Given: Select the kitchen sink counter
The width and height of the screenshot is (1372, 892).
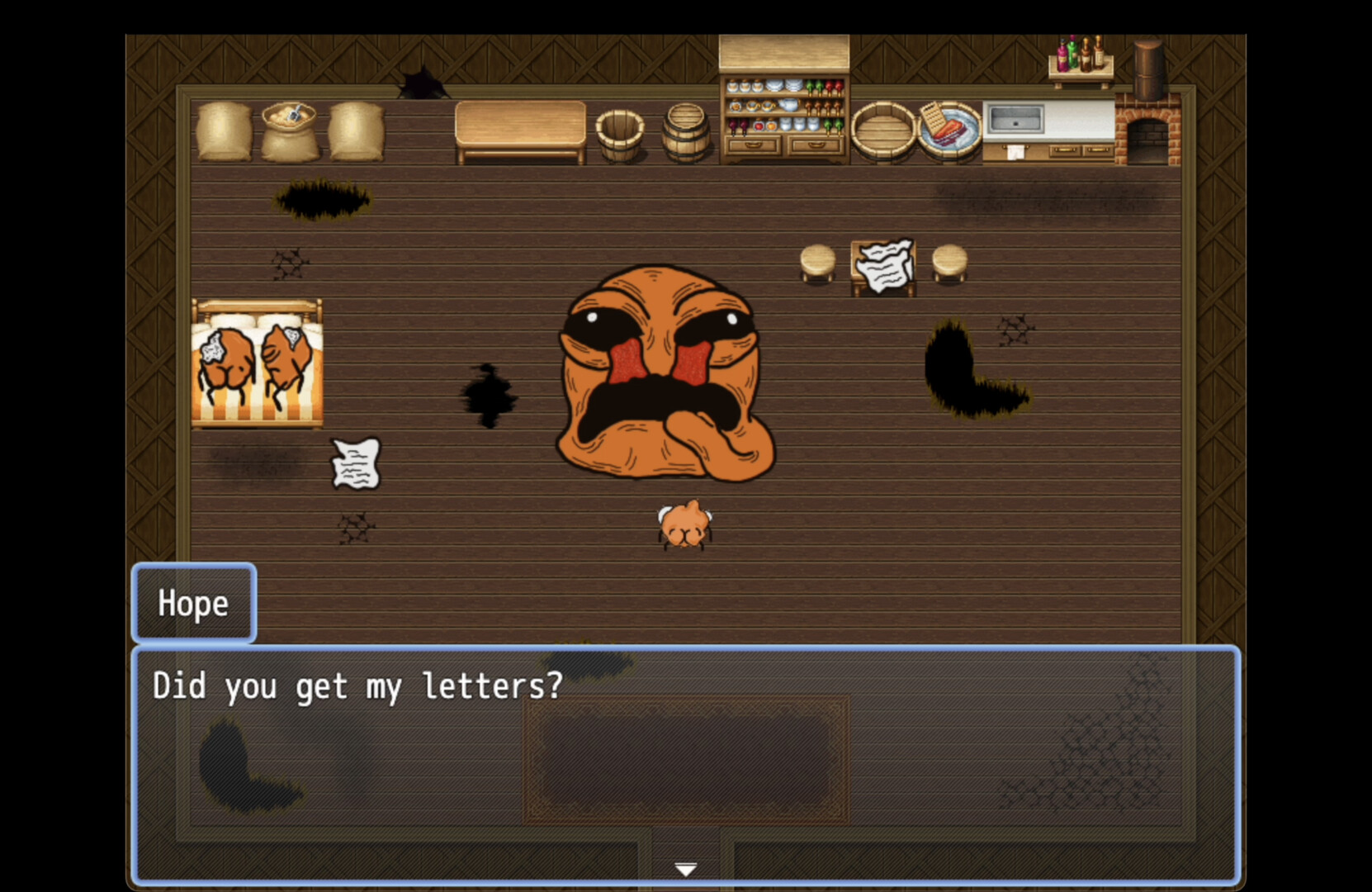Looking at the screenshot, I should point(1018,124).
